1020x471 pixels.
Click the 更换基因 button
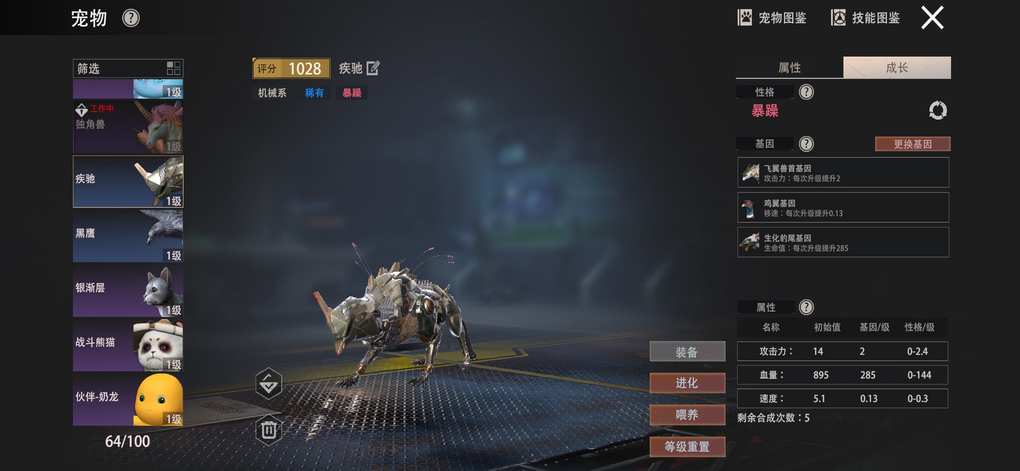click(x=912, y=144)
